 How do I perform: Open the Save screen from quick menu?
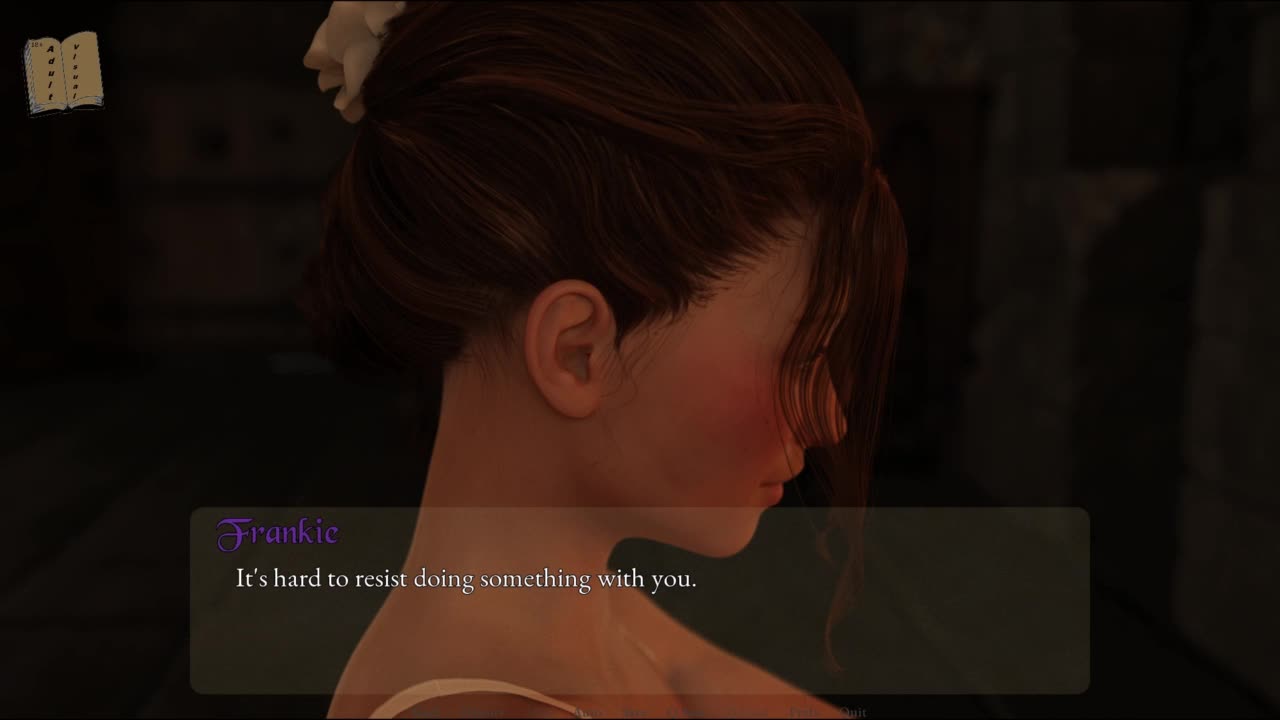coord(634,712)
